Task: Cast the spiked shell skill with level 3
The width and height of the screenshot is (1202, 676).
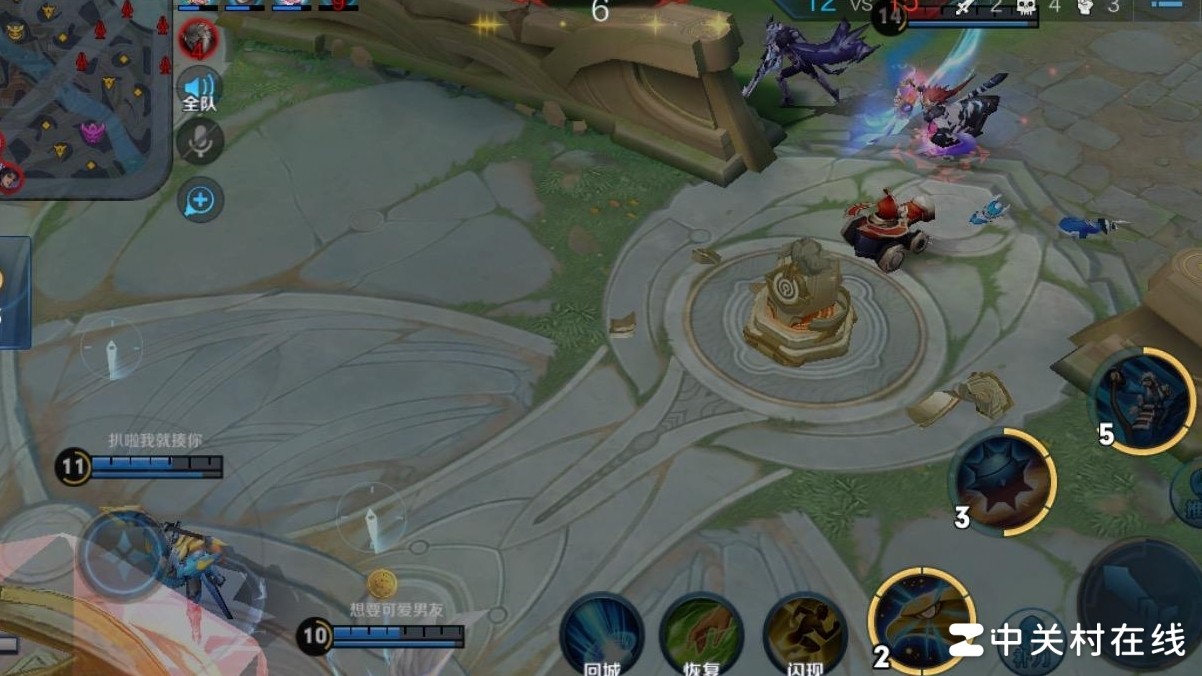Action: point(1002,482)
